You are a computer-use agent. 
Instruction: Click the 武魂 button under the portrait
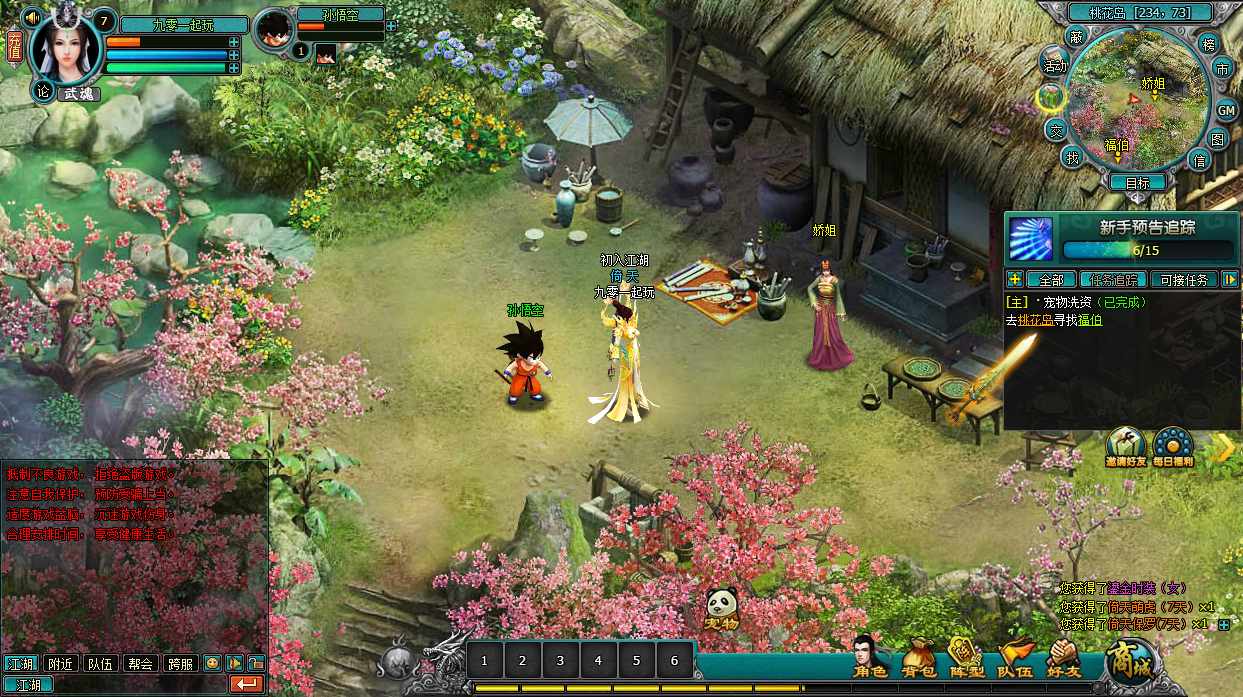coord(78,93)
